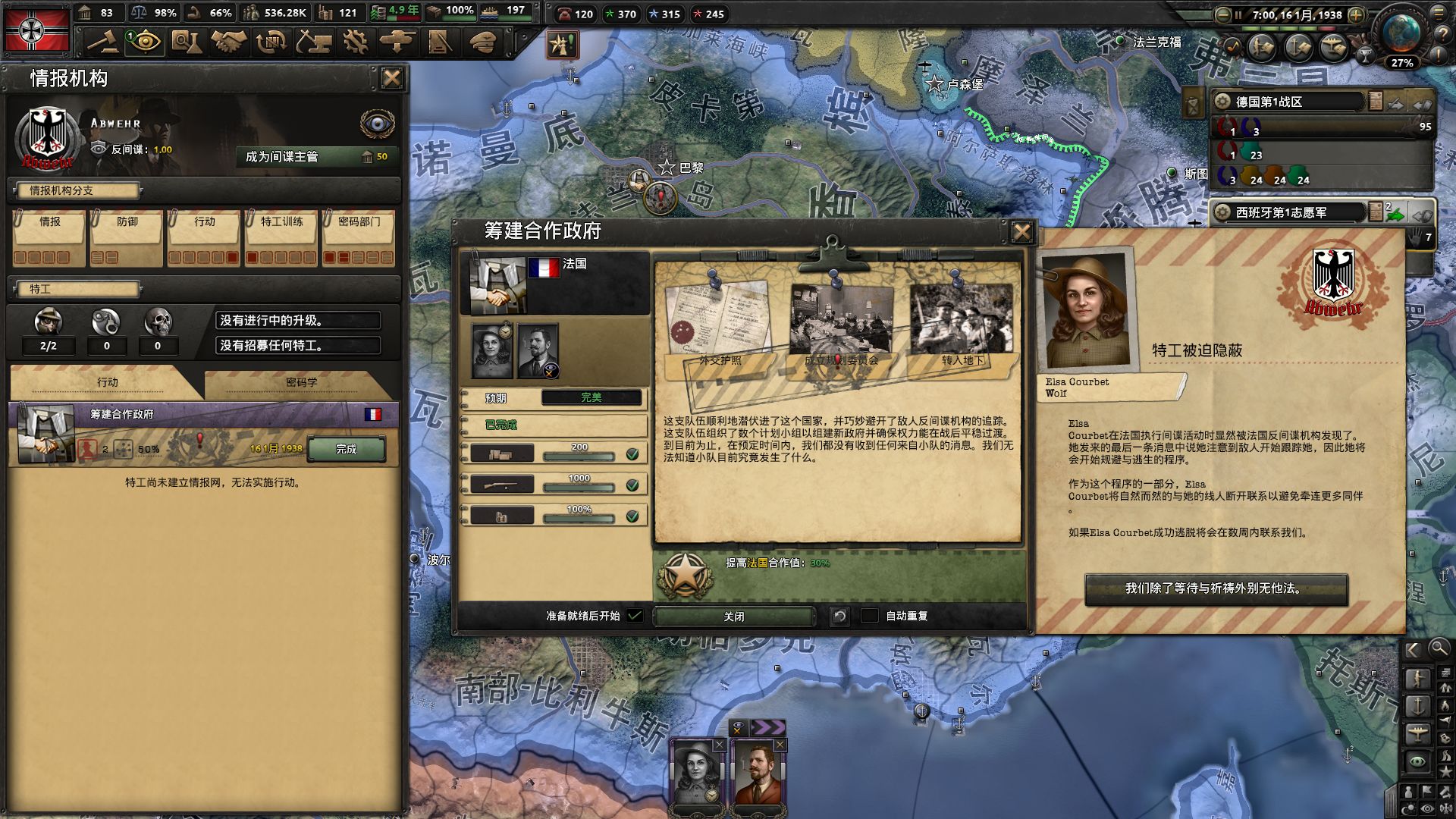This screenshot has width=1456, height=819.
Task: Select the 西班牙第1志愿军 army
Action: click(1289, 212)
